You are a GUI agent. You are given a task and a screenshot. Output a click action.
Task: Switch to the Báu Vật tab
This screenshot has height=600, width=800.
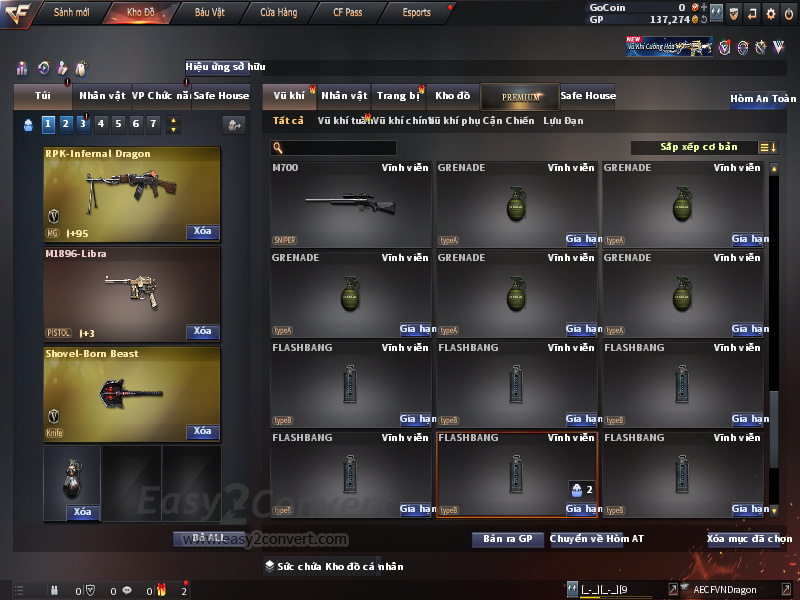point(209,13)
